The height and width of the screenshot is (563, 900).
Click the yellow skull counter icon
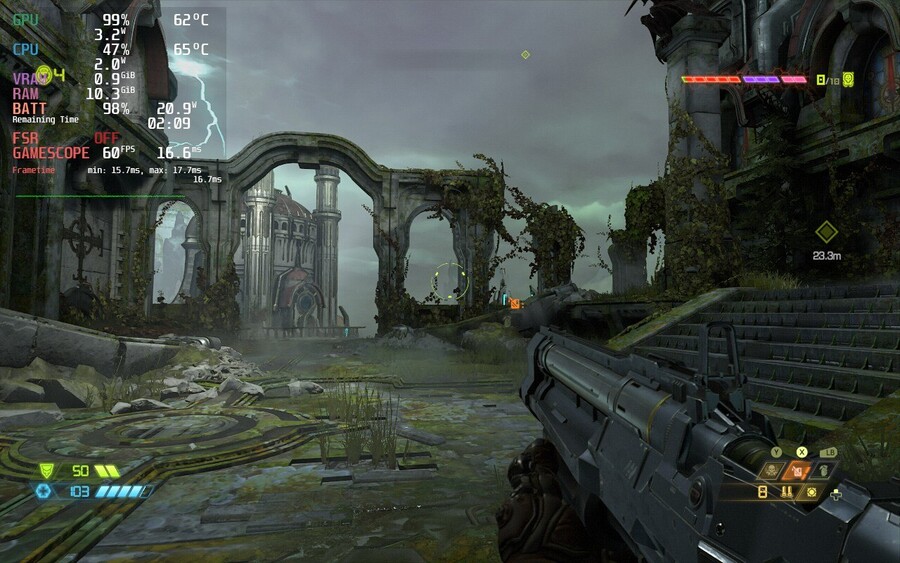[x=848, y=79]
